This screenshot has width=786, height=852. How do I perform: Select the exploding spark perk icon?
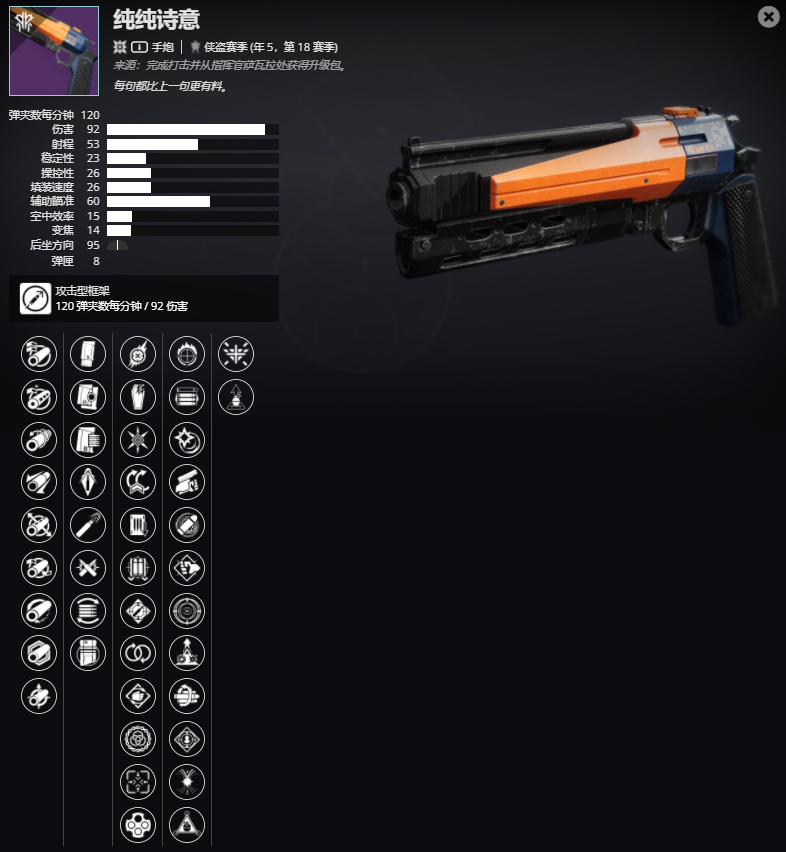(187, 782)
